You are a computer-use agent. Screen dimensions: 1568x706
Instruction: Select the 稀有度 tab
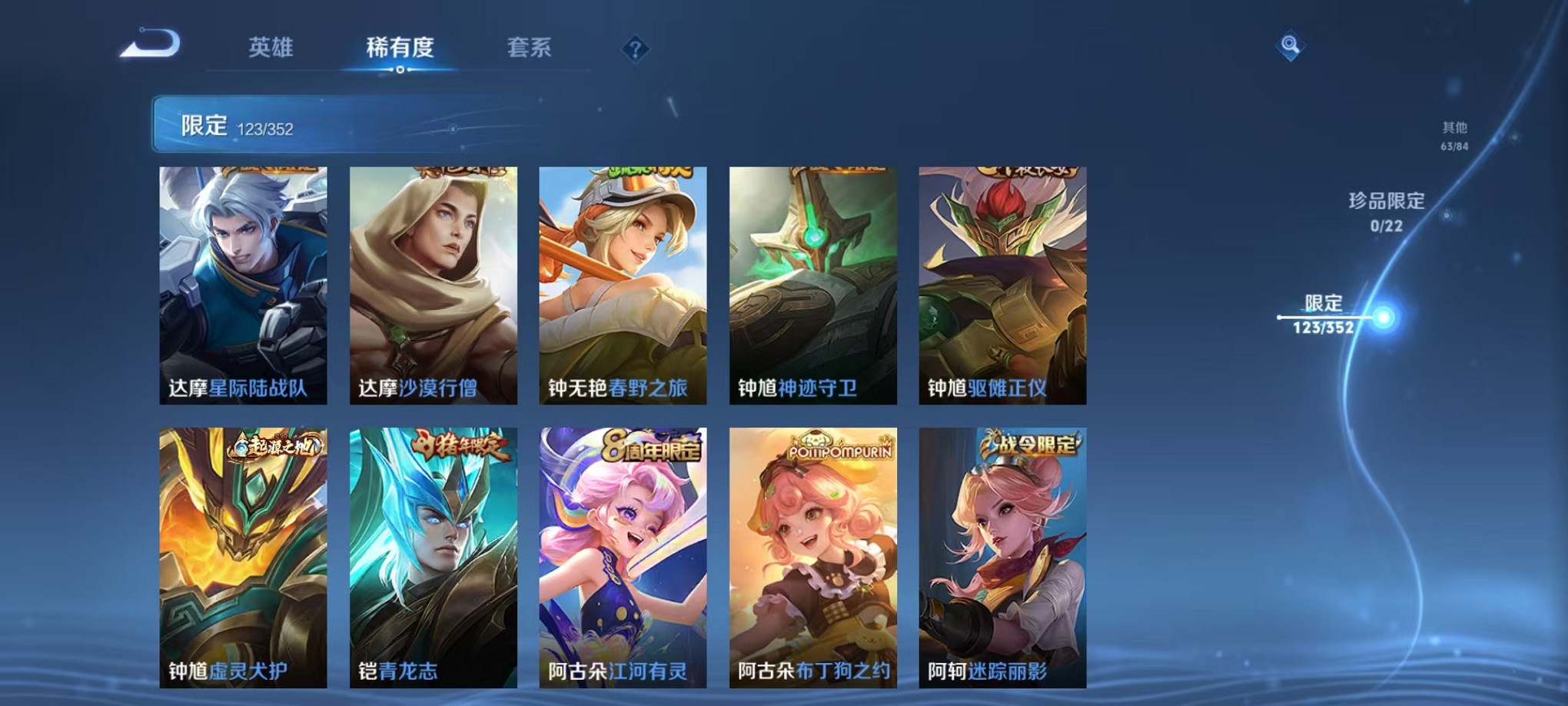point(399,48)
